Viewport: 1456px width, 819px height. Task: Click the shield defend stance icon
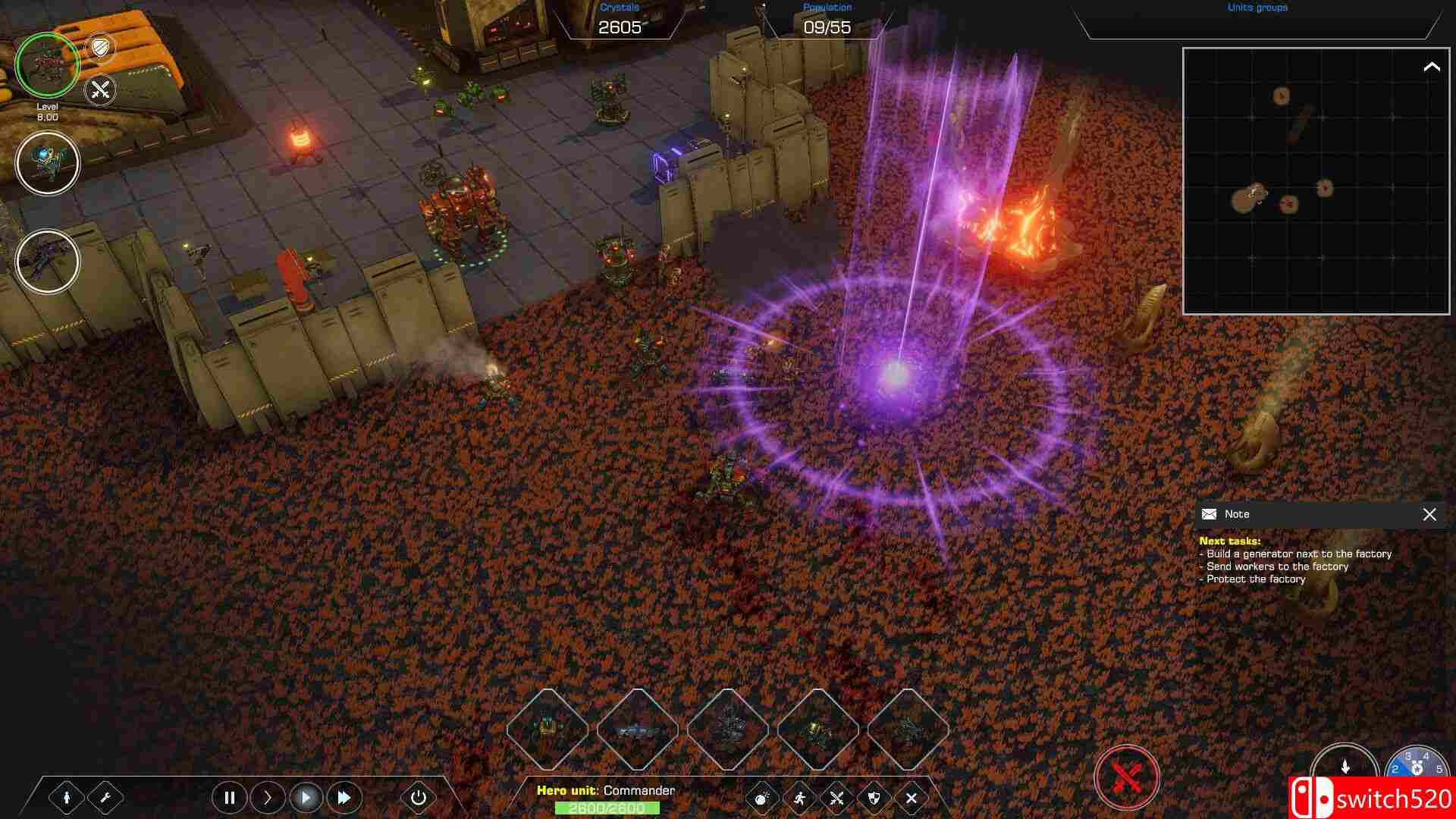click(x=874, y=798)
